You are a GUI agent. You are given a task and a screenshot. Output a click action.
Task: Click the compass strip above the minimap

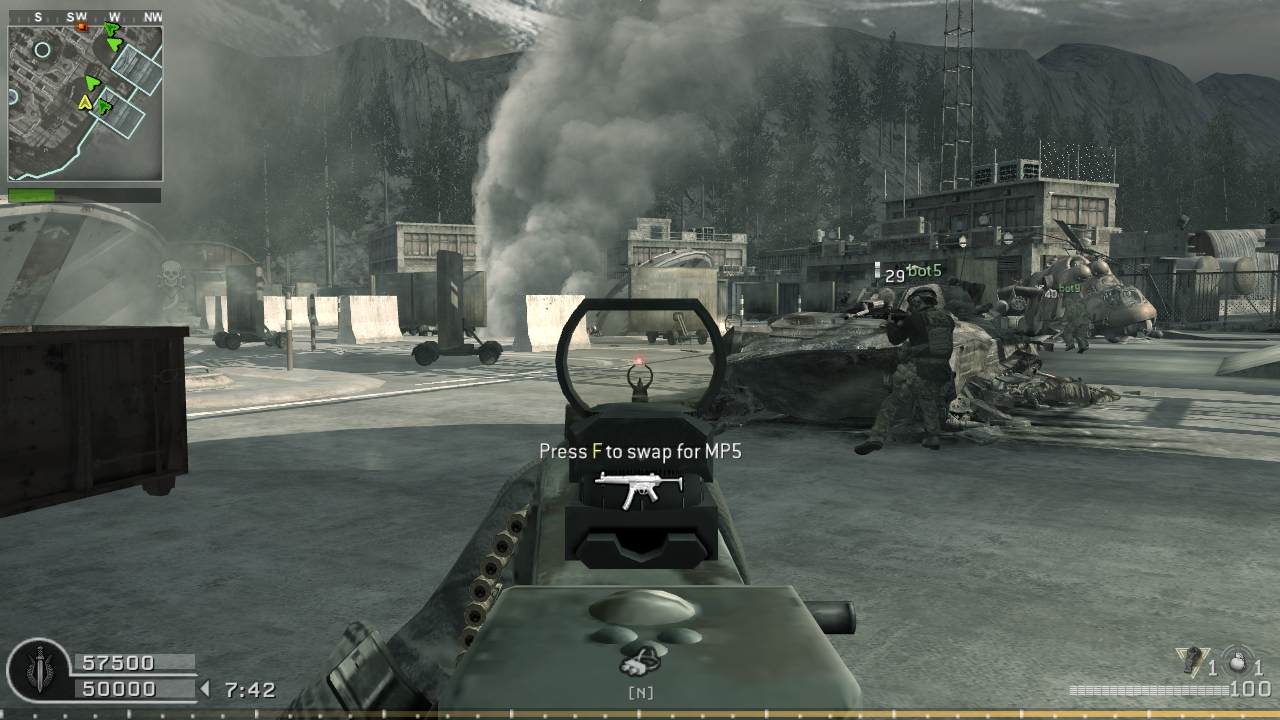point(85,17)
